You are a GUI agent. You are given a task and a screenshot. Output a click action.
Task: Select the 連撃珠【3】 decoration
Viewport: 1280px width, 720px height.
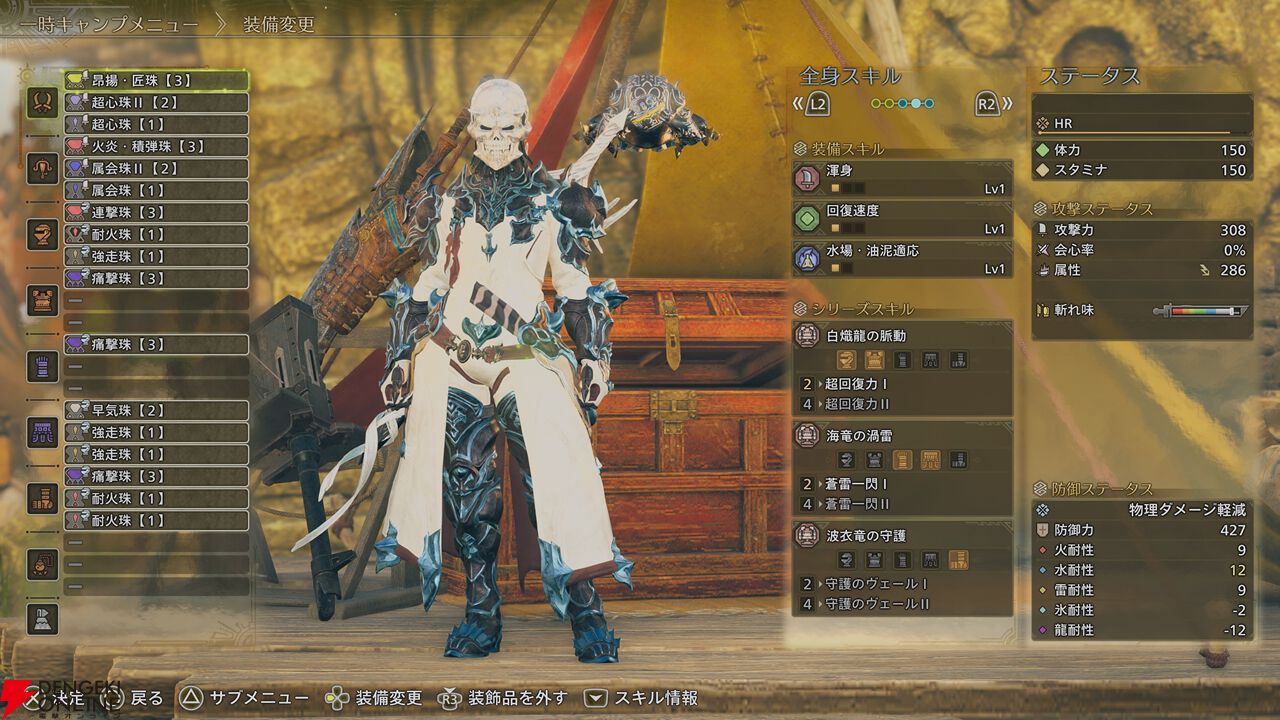156,213
